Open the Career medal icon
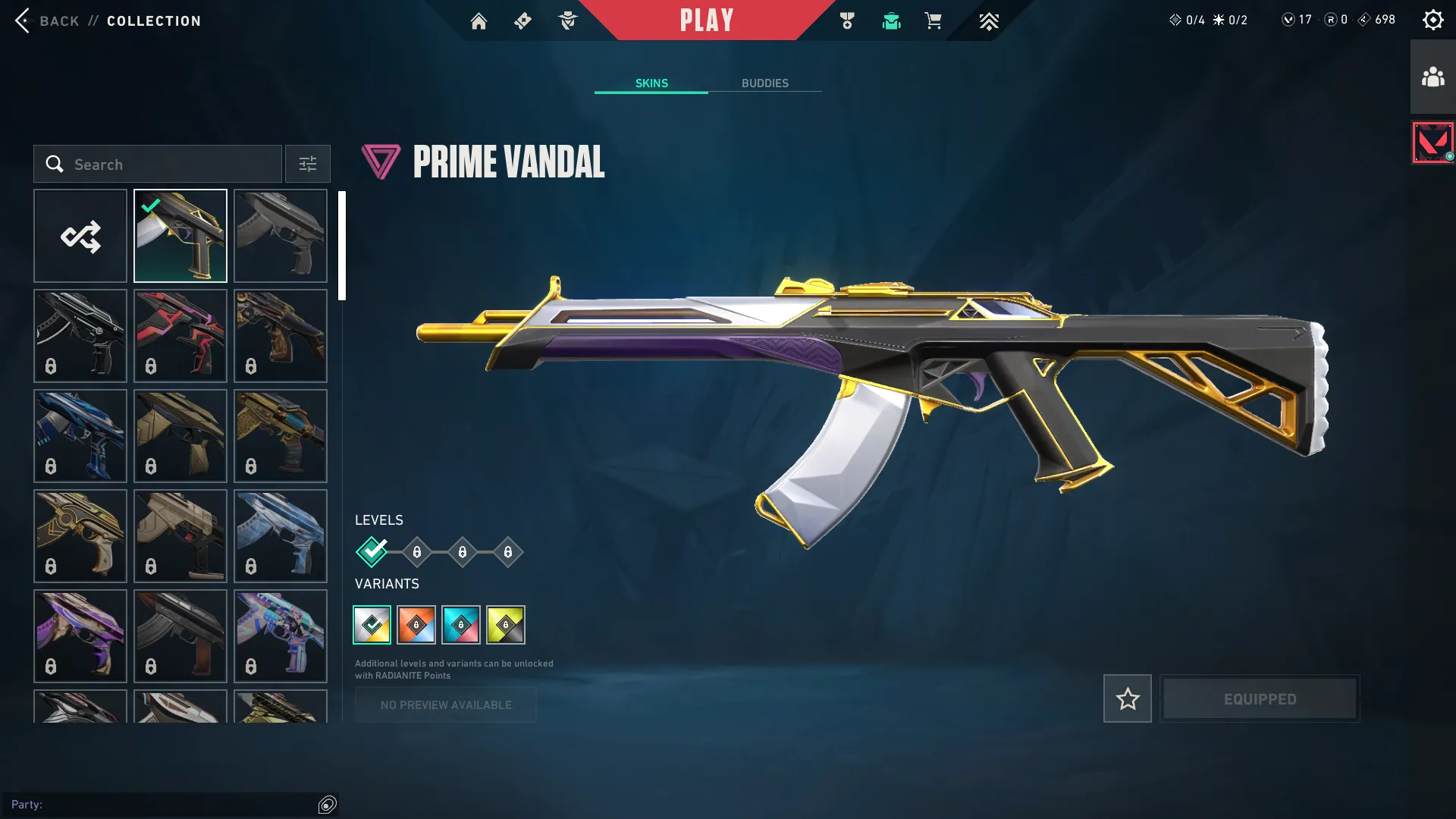 (847, 20)
